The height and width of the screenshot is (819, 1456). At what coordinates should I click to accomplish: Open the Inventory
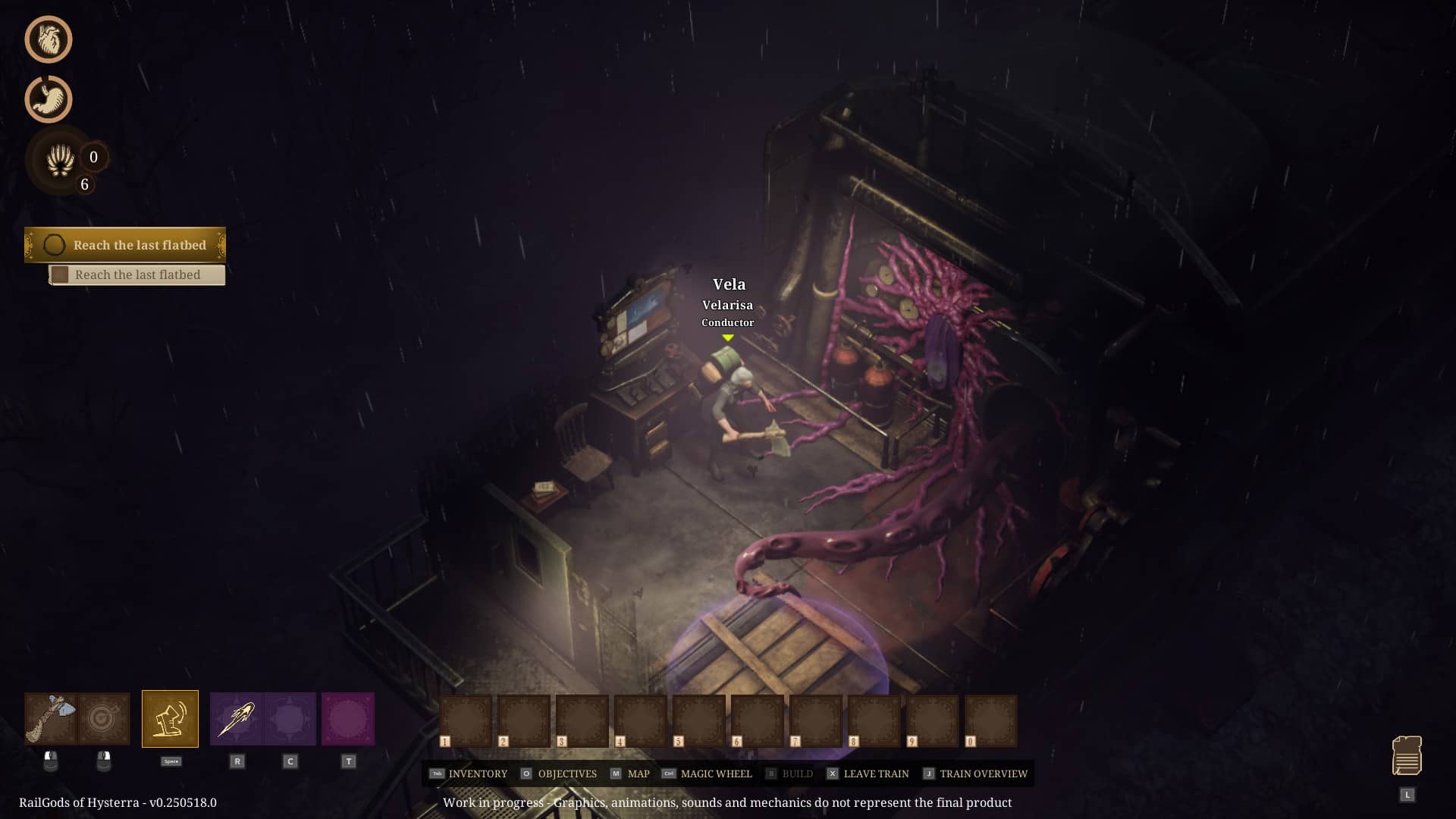pos(469,773)
